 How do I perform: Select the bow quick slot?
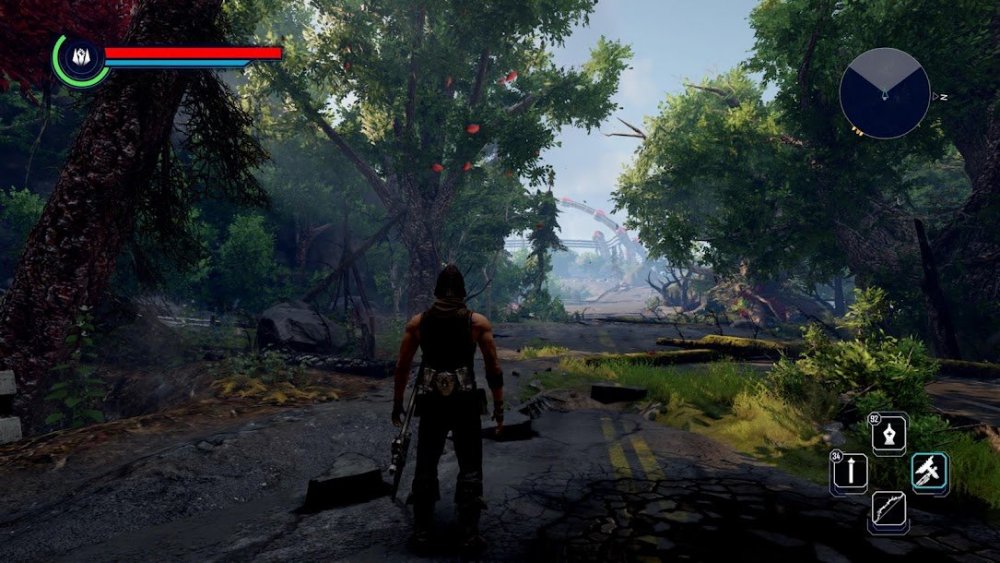coord(888,510)
